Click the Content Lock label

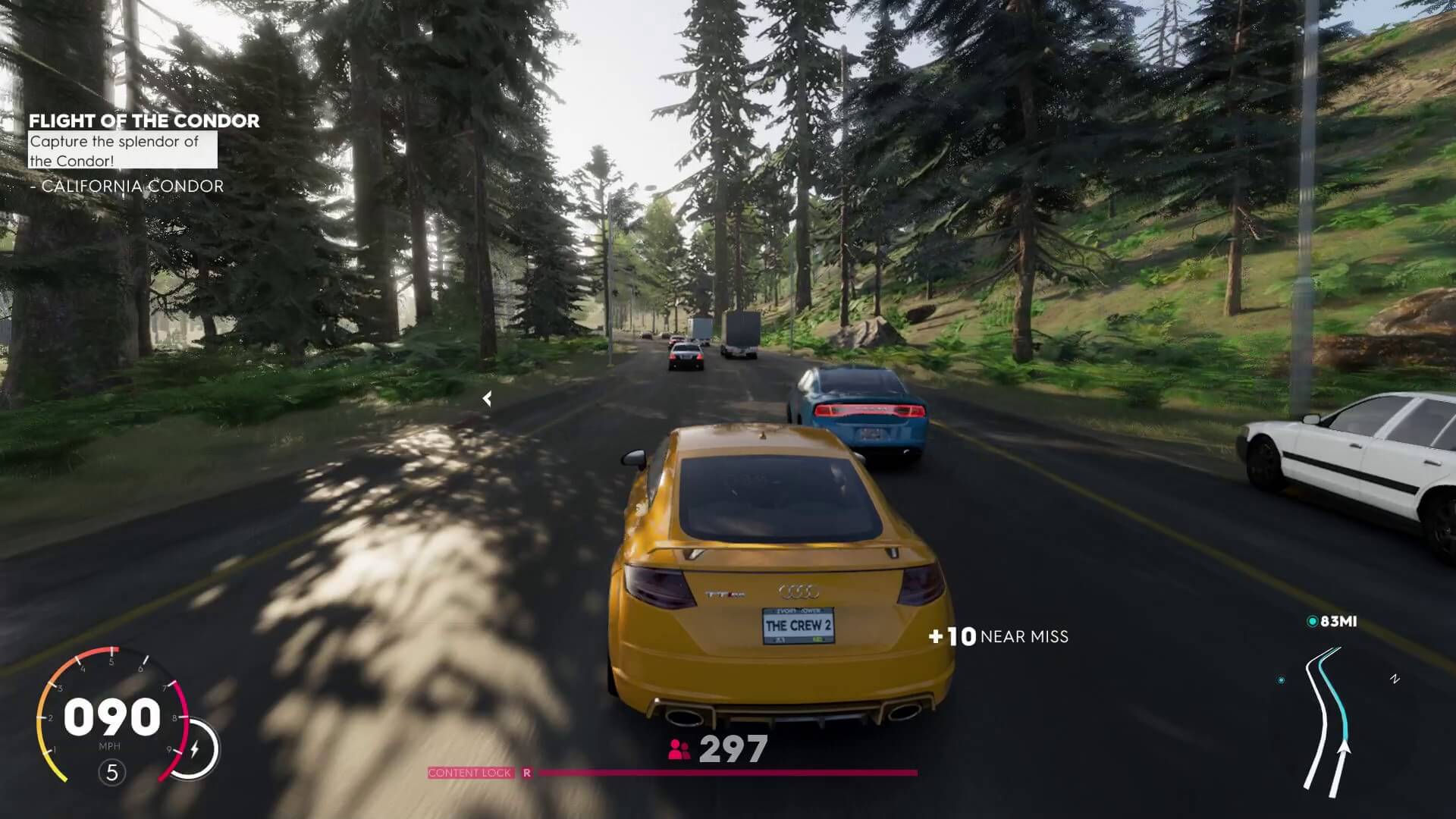tap(470, 773)
